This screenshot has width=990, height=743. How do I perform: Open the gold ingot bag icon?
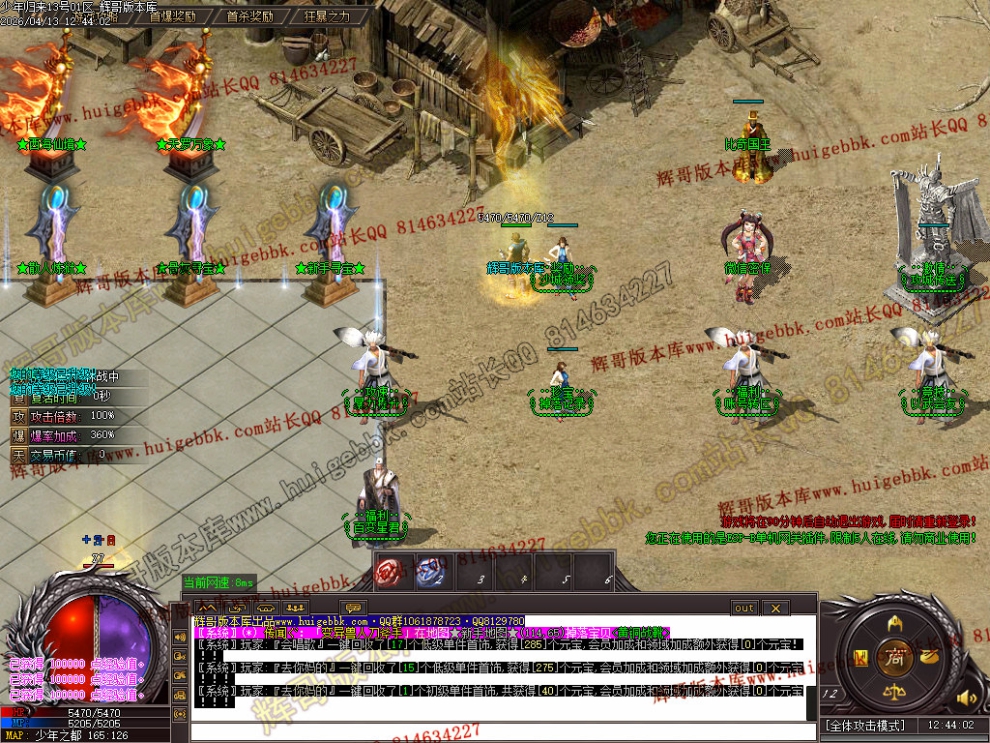928,657
